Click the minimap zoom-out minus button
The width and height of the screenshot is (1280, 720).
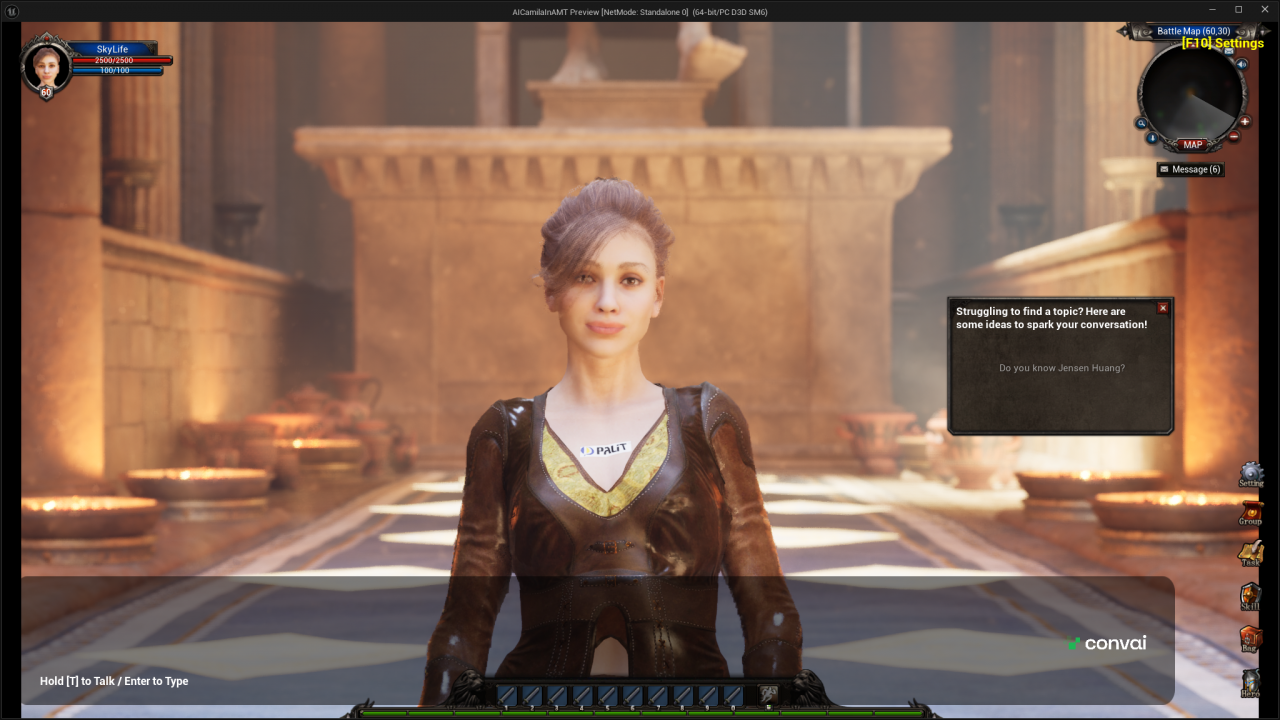click(x=1234, y=136)
